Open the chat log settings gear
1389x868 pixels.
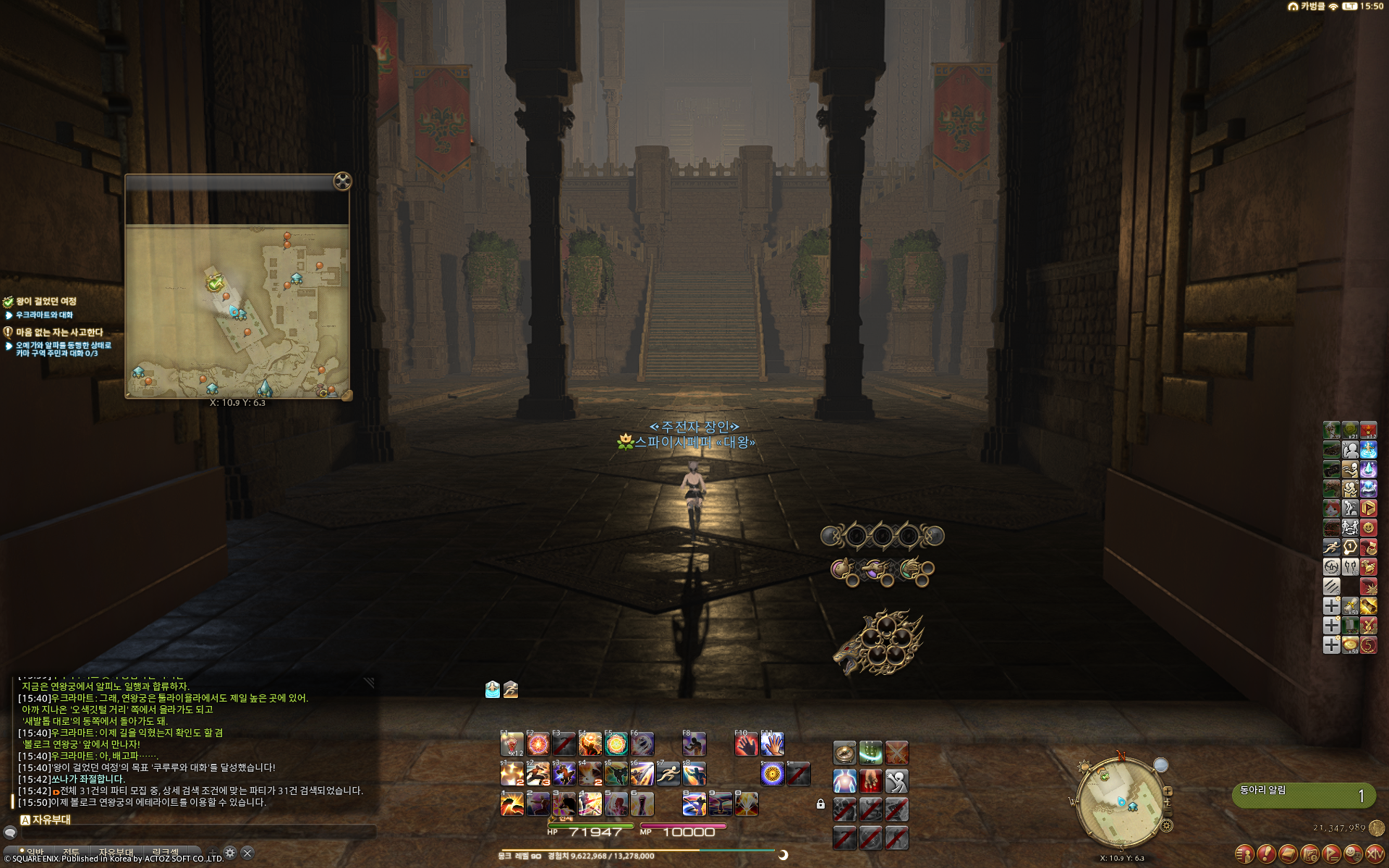(x=230, y=853)
